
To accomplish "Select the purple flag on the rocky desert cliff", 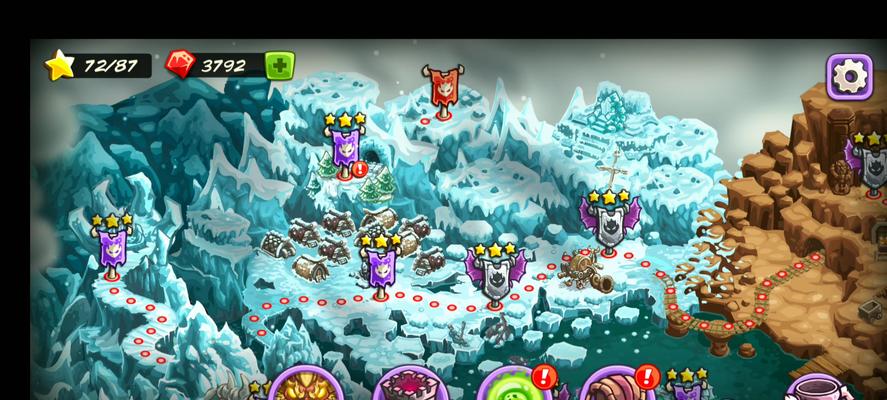I will click(x=863, y=160).
